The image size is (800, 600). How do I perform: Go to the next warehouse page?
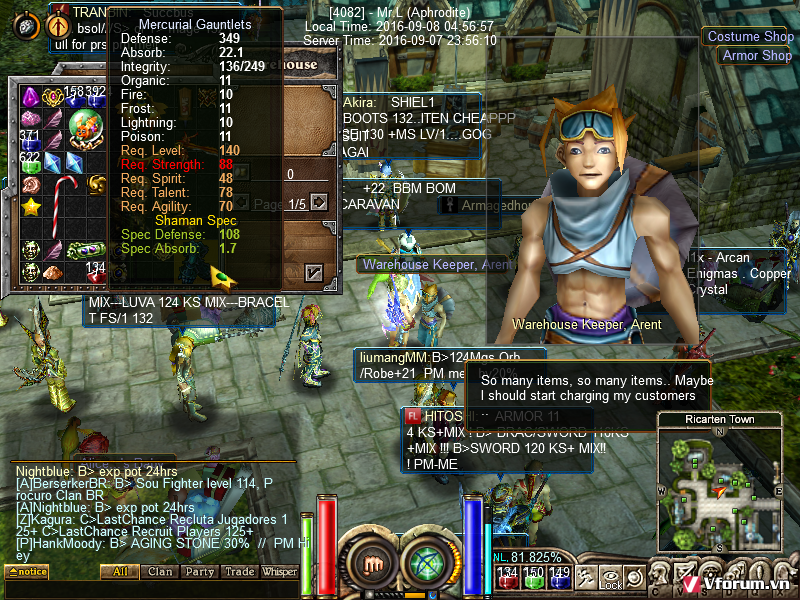319,203
